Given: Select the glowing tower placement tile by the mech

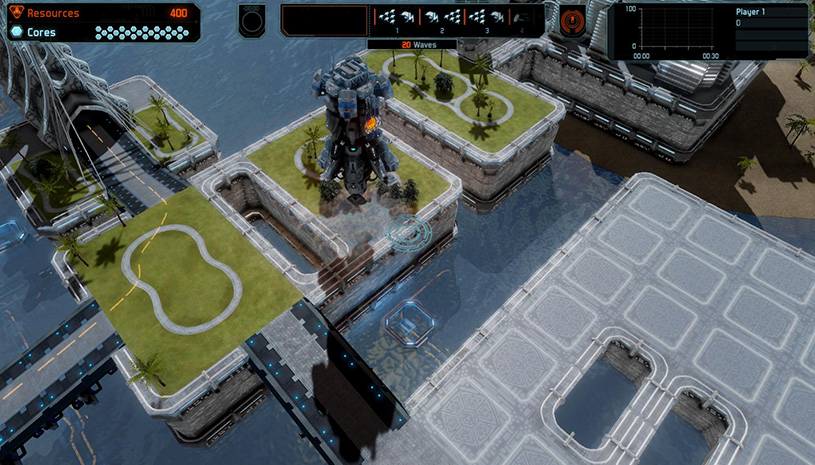Looking at the screenshot, I should (408, 234).
